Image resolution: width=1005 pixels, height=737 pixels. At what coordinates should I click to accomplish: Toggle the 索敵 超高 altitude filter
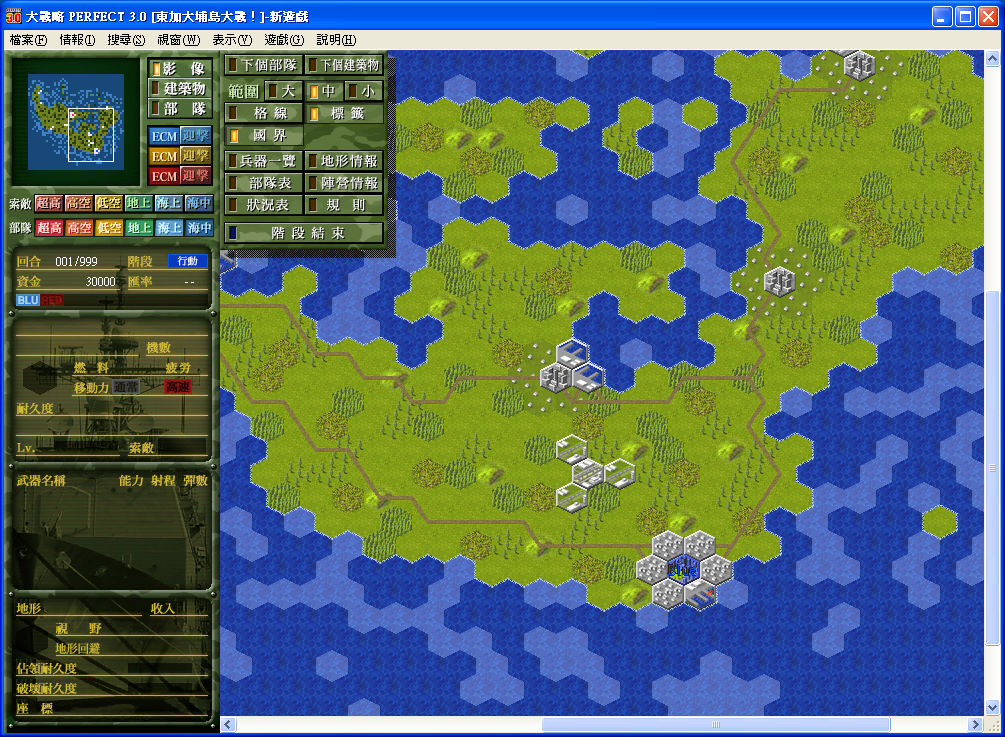tap(49, 203)
